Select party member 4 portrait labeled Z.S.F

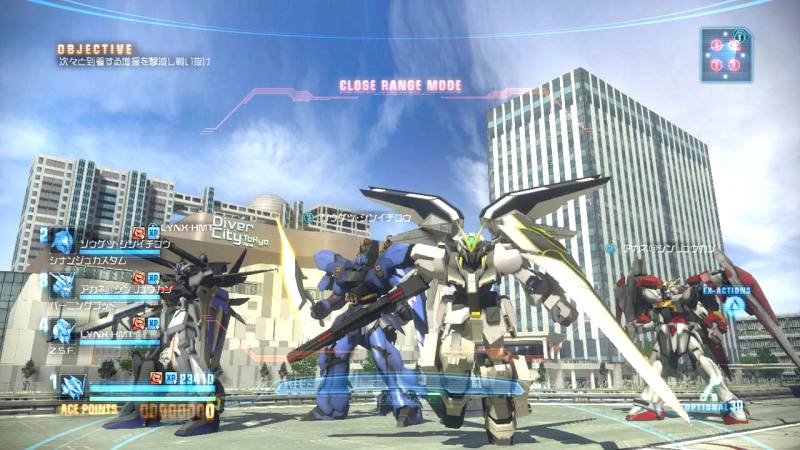pos(63,330)
